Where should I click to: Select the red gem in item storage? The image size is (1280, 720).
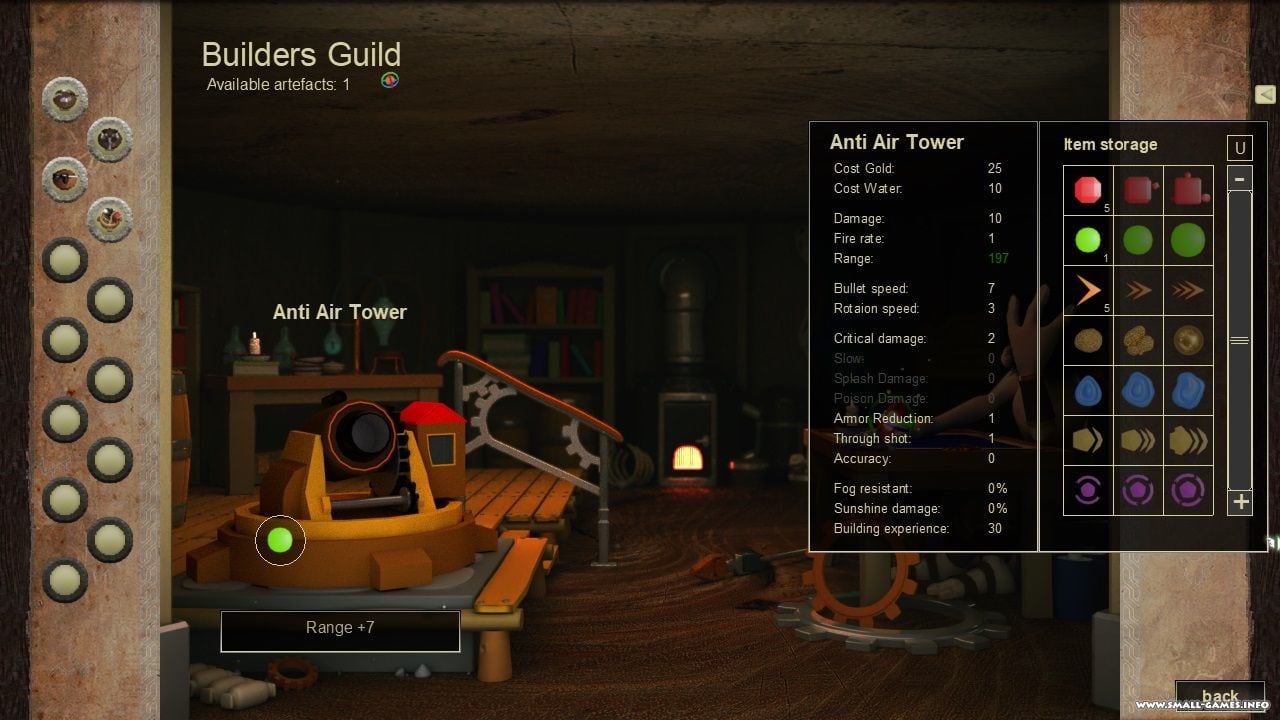click(x=1087, y=190)
